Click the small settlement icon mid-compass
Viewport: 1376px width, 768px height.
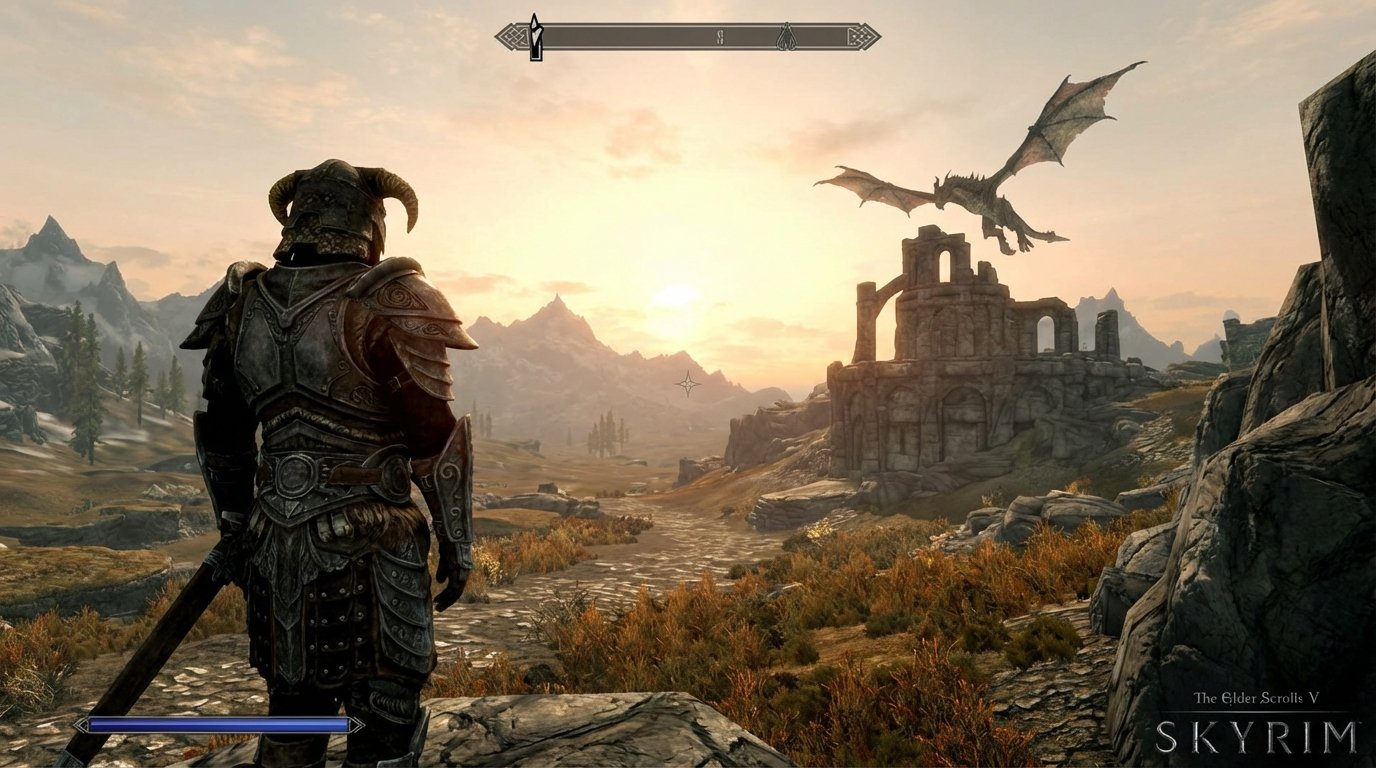point(719,34)
